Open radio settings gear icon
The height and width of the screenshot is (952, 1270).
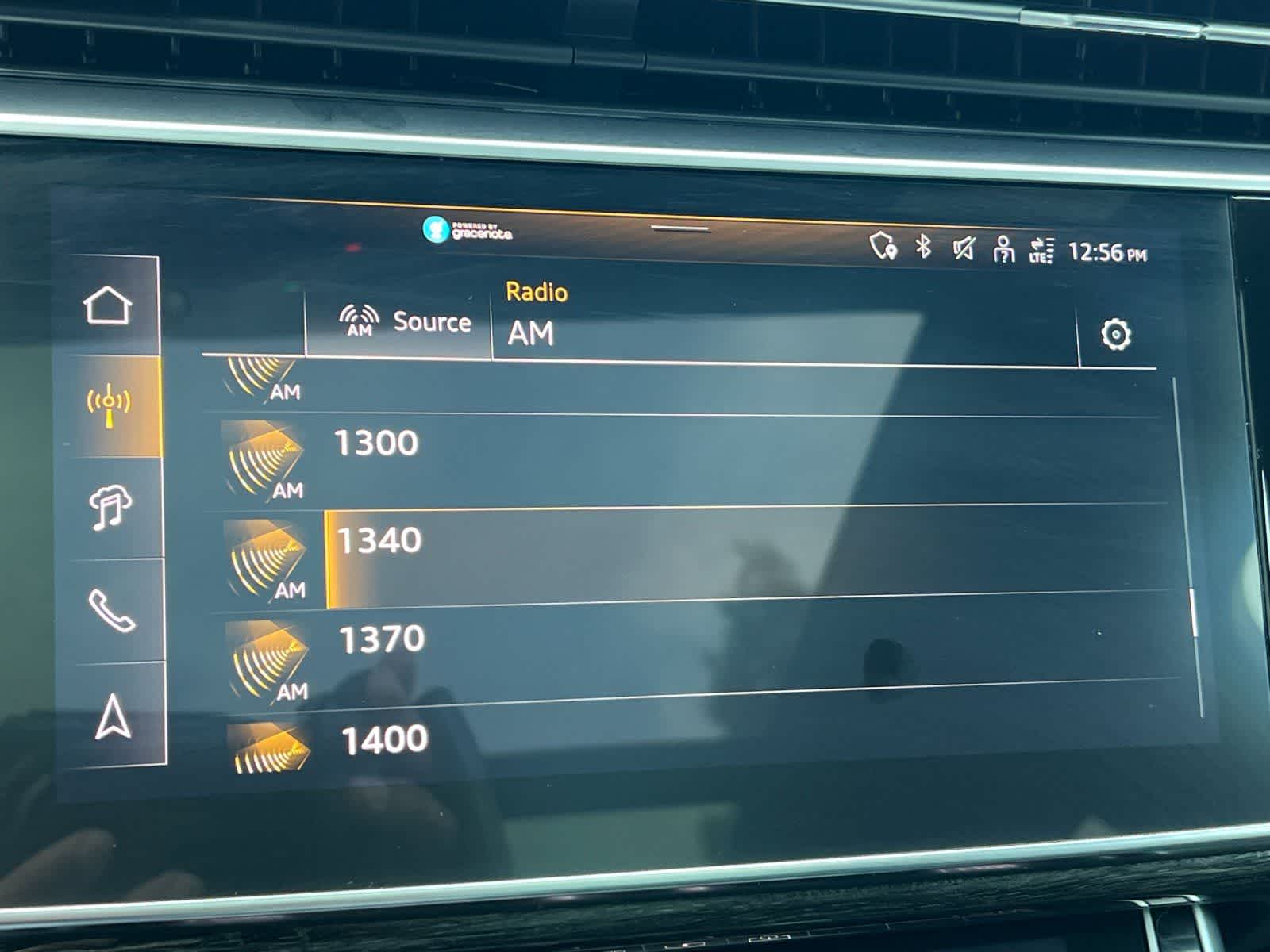1115,334
